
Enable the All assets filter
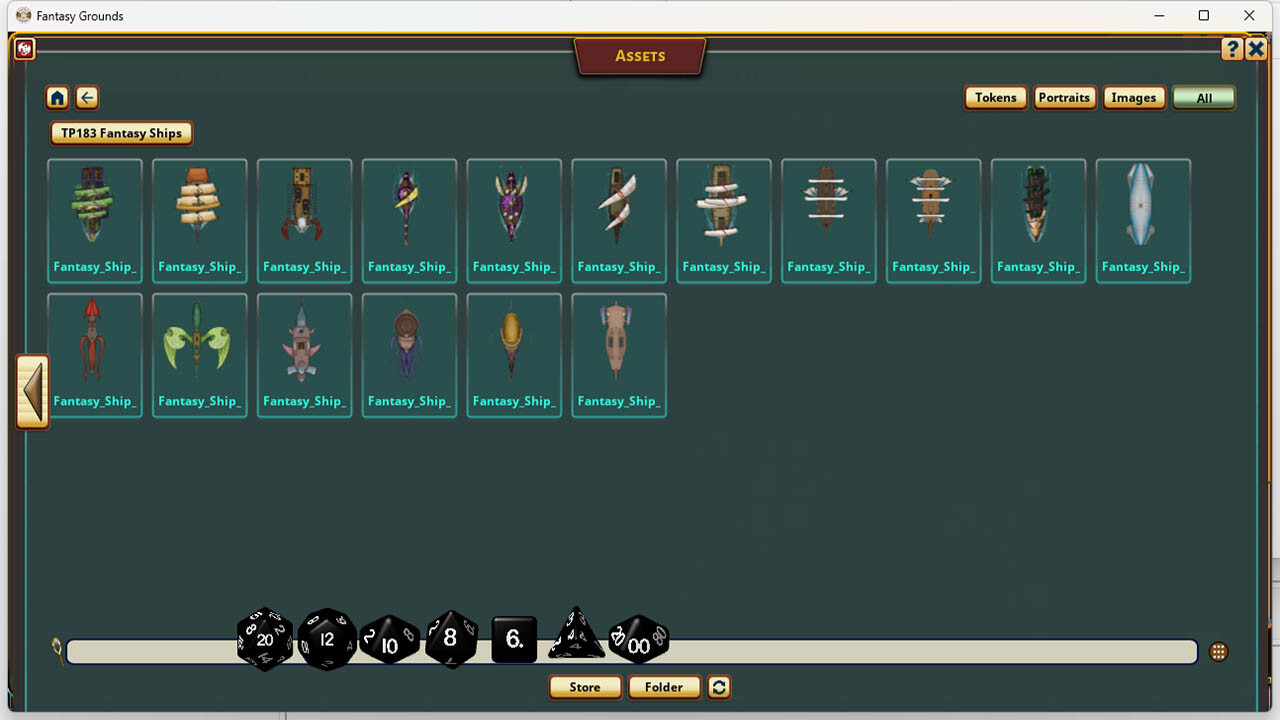pos(1203,97)
